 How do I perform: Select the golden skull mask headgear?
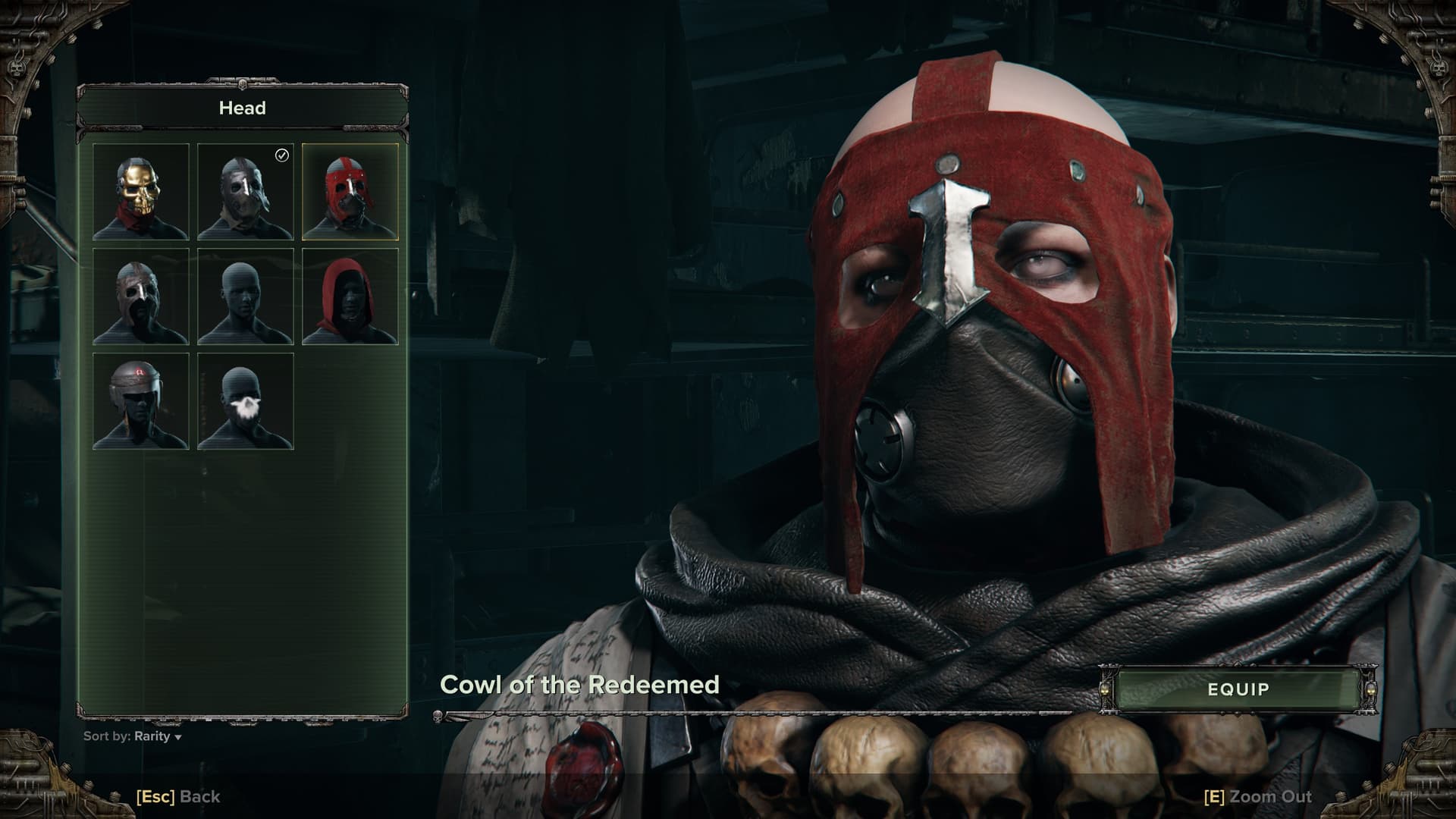click(x=141, y=192)
